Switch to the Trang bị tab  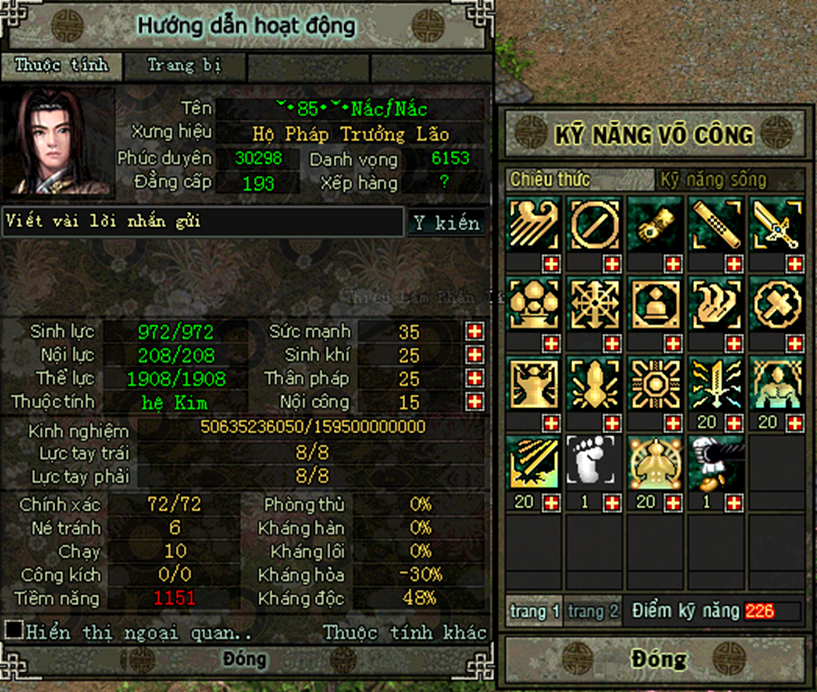tap(184, 67)
